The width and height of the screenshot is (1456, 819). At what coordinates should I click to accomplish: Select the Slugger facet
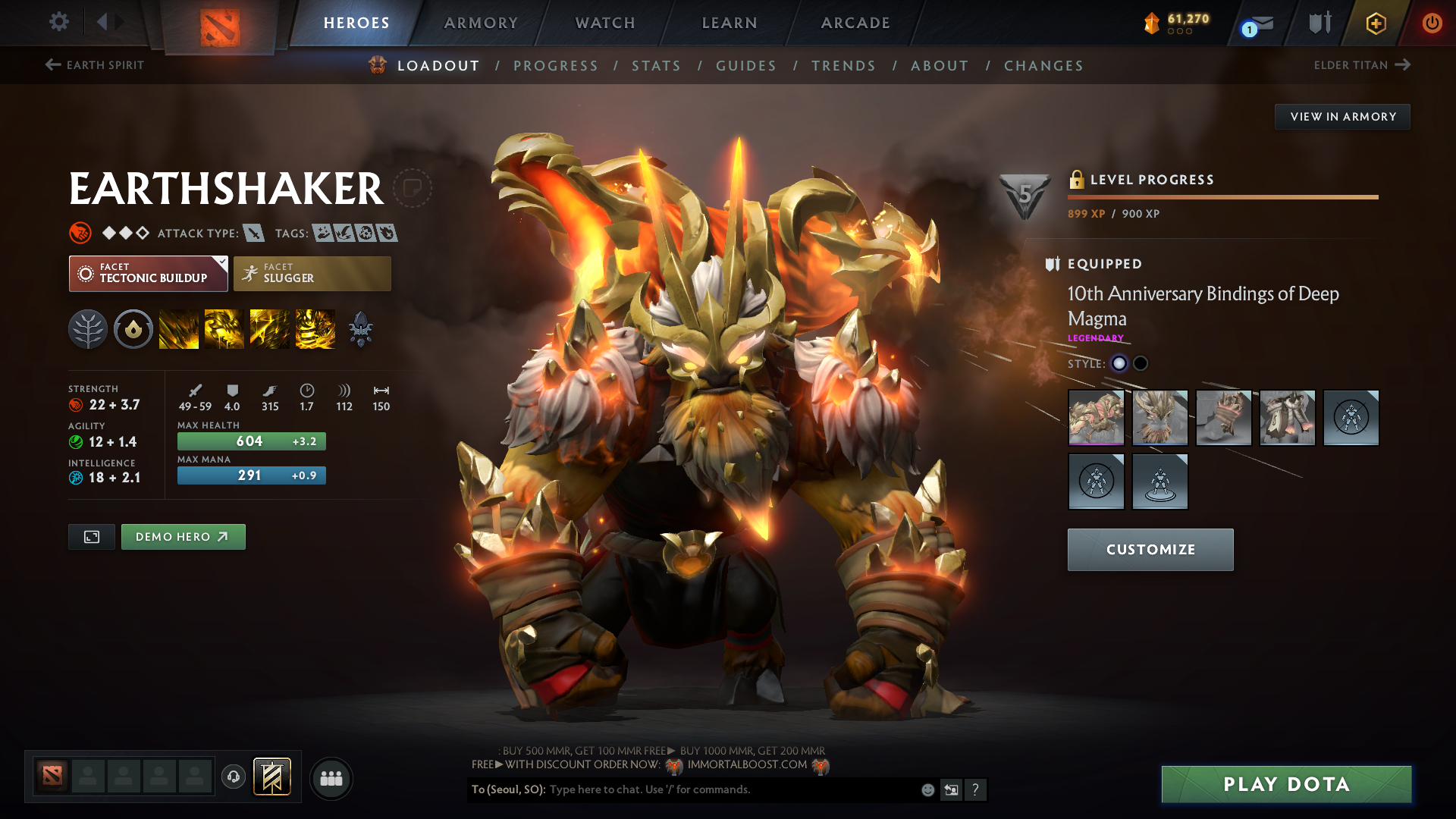coord(312,273)
